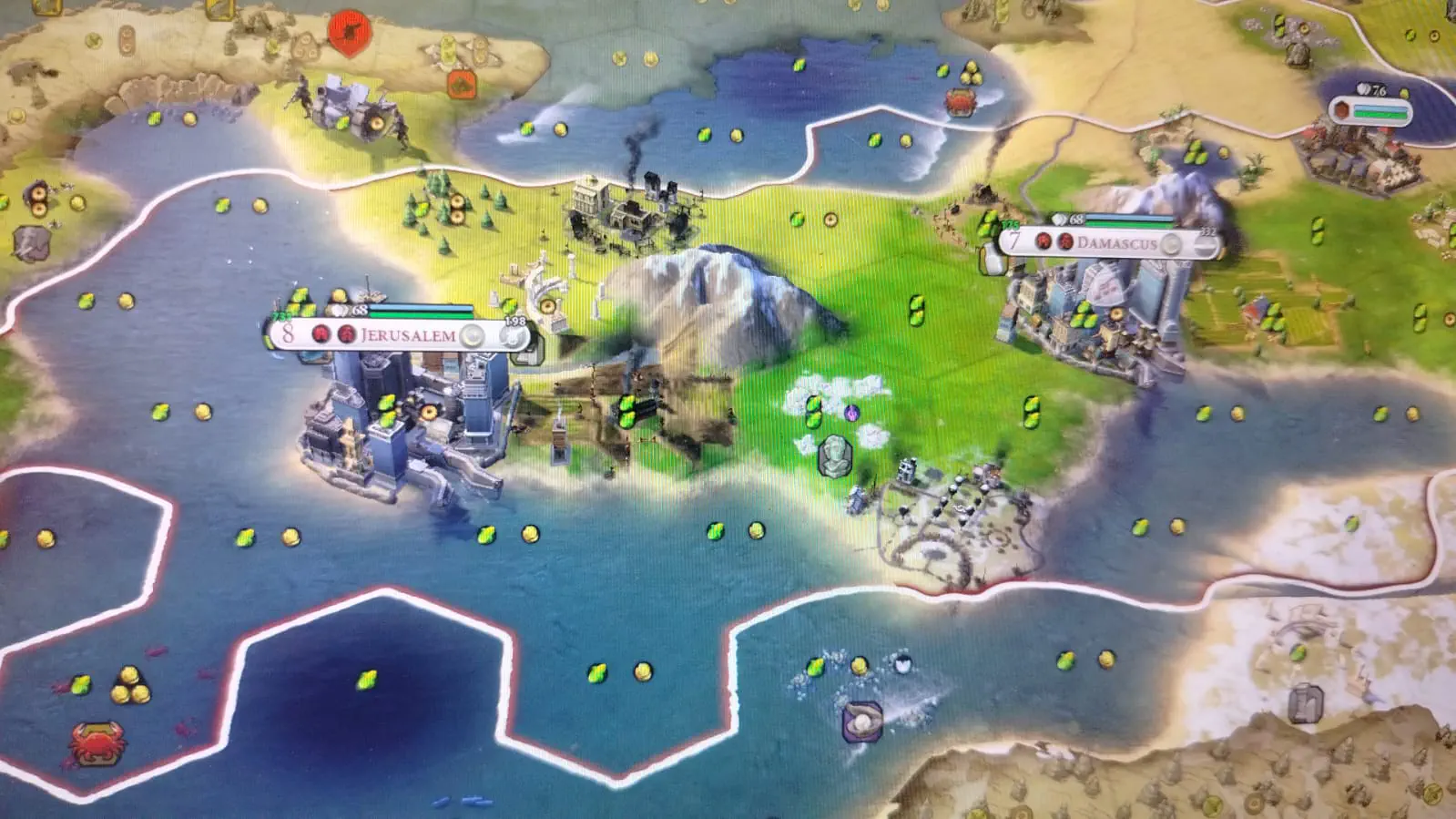Image resolution: width=1456 pixels, height=819 pixels.
Task: Select the Jerusalem city banner
Action: pos(407,335)
